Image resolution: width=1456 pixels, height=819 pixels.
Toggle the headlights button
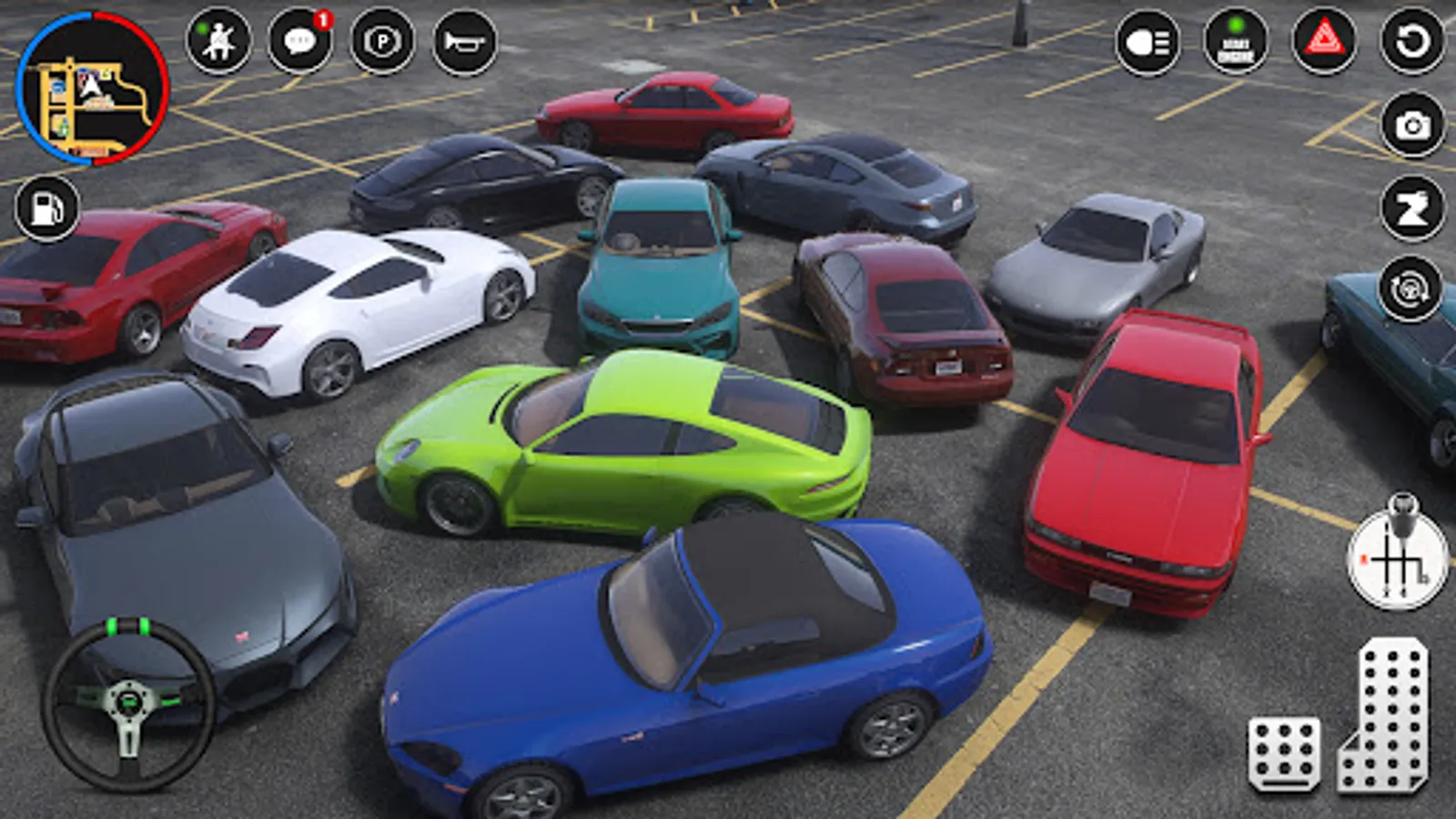(1148, 42)
